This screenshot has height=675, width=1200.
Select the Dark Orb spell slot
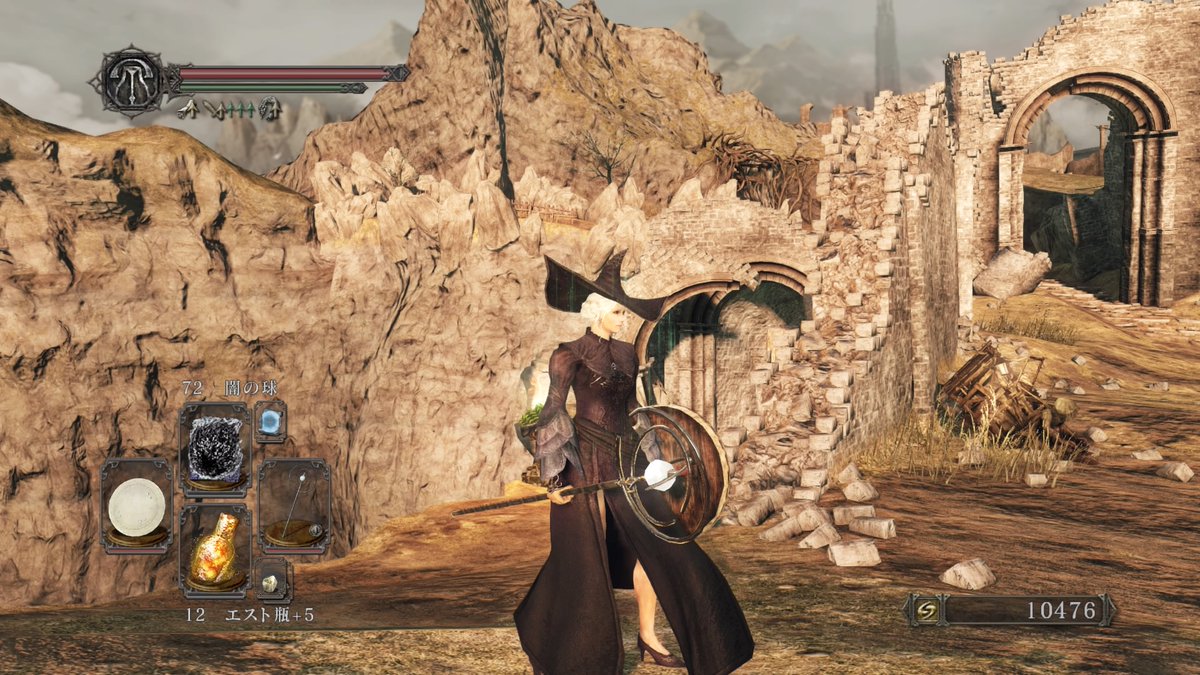pos(215,449)
